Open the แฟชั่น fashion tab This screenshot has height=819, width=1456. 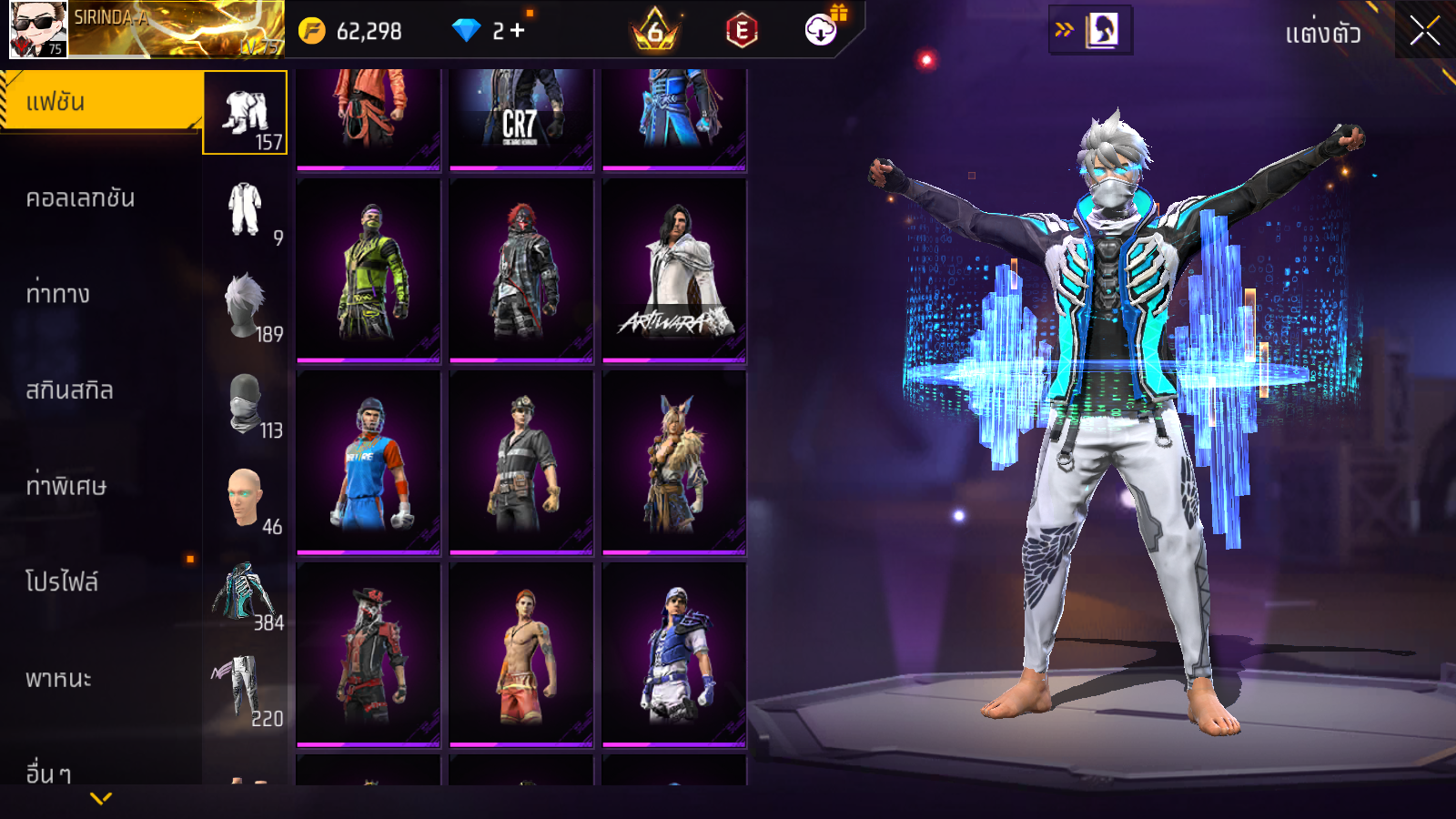click(x=100, y=102)
